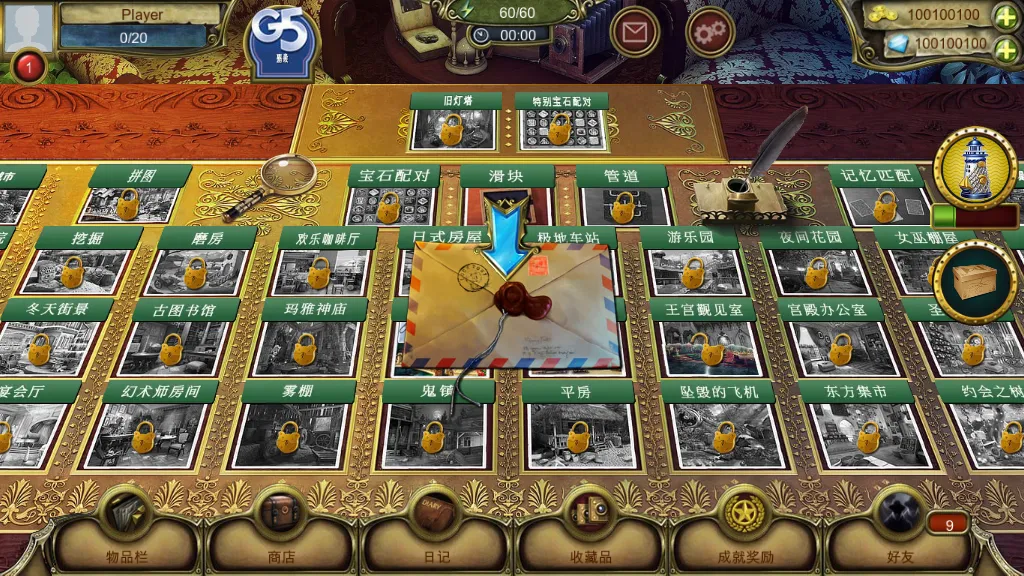Add more blue diamonds with plus button
Viewport: 1024px width, 576px height.
[x=1006, y=45]
